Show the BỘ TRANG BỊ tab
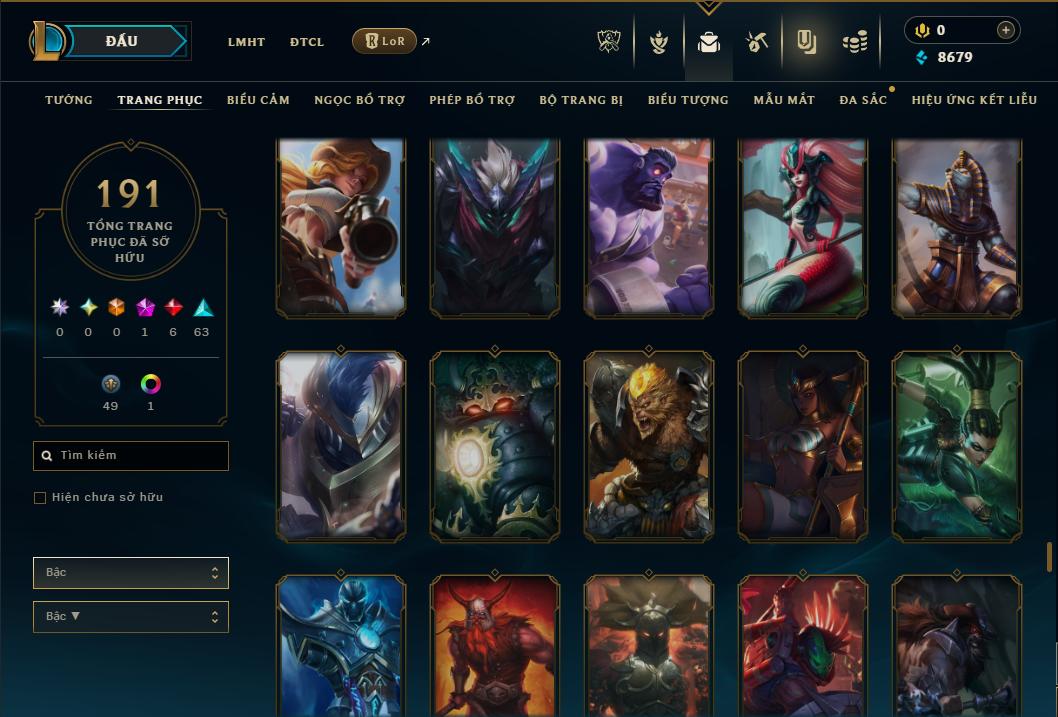 pyautogui.click(x=581, y=100)
